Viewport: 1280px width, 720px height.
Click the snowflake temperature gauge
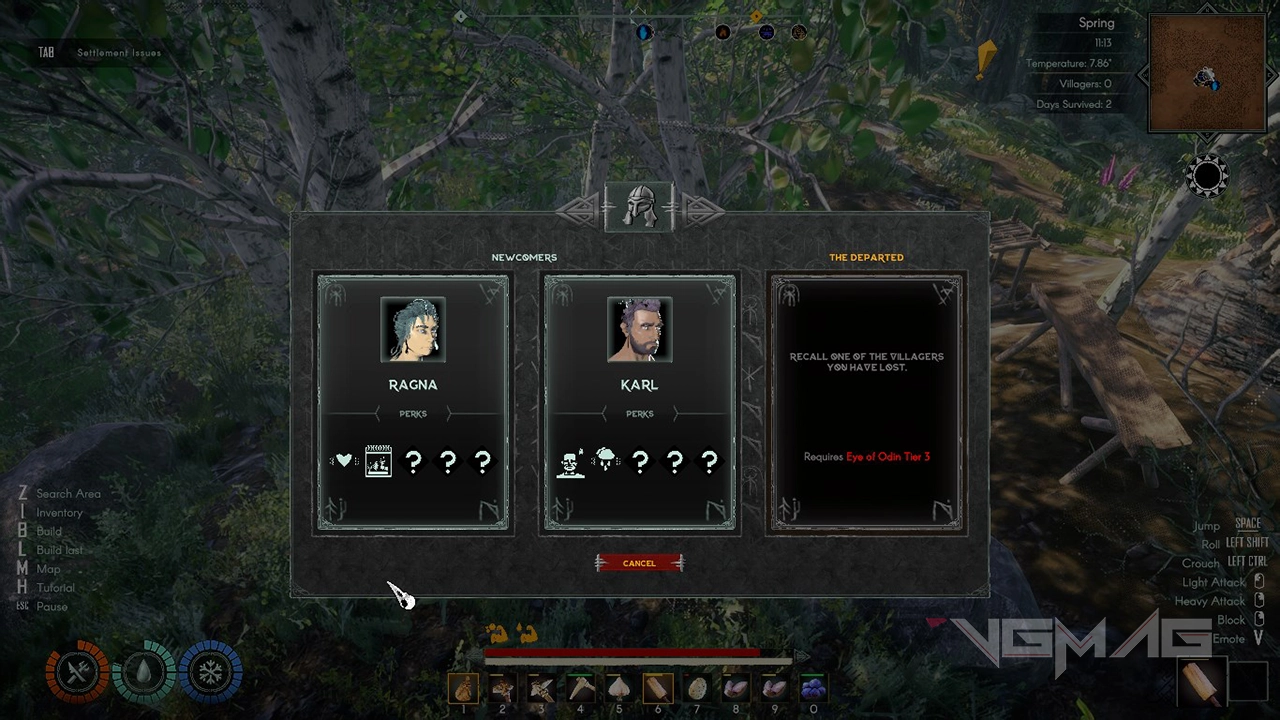[x=210, y=672]
